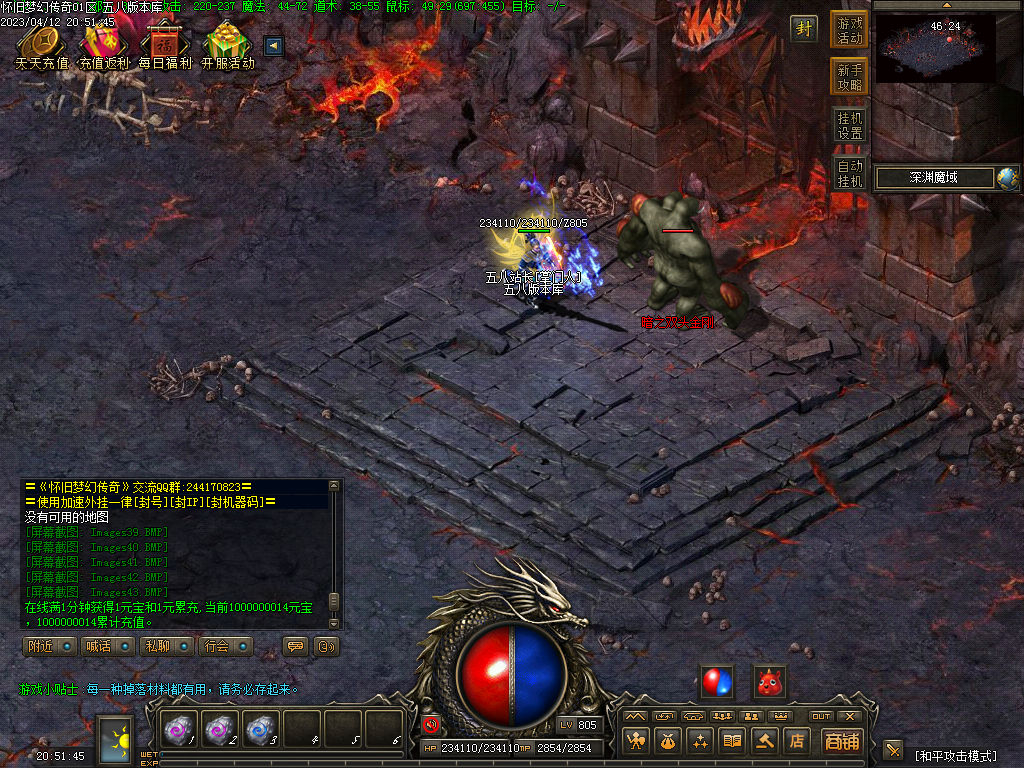Open the 商铺 shop button

pos(842,741)
